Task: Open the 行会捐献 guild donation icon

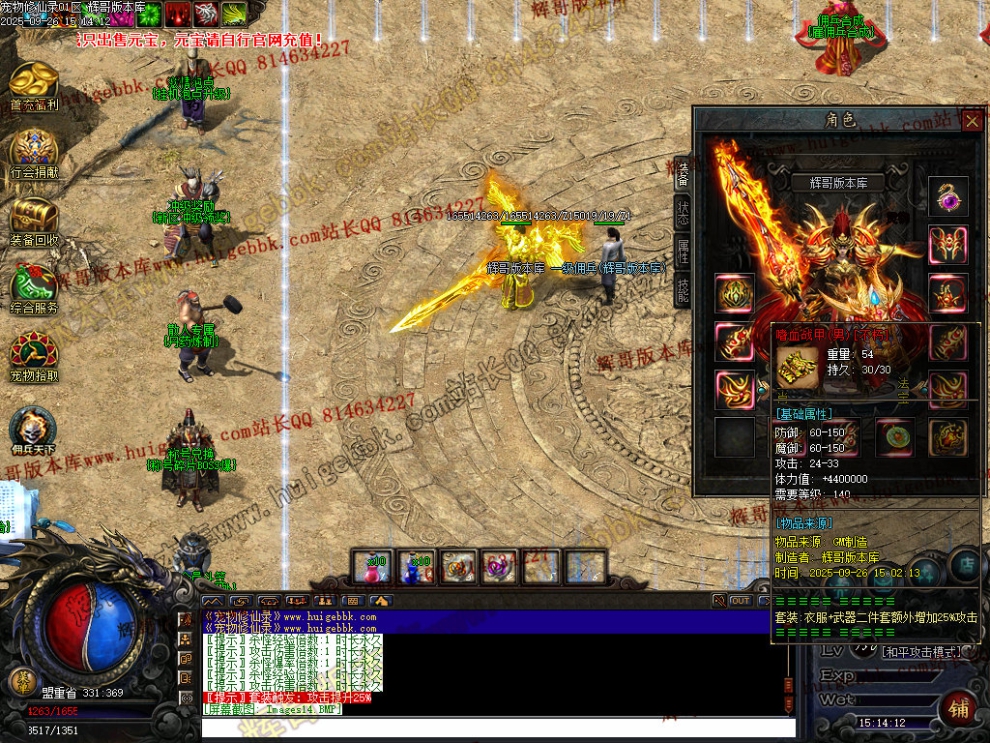Action: pos(34,152)
